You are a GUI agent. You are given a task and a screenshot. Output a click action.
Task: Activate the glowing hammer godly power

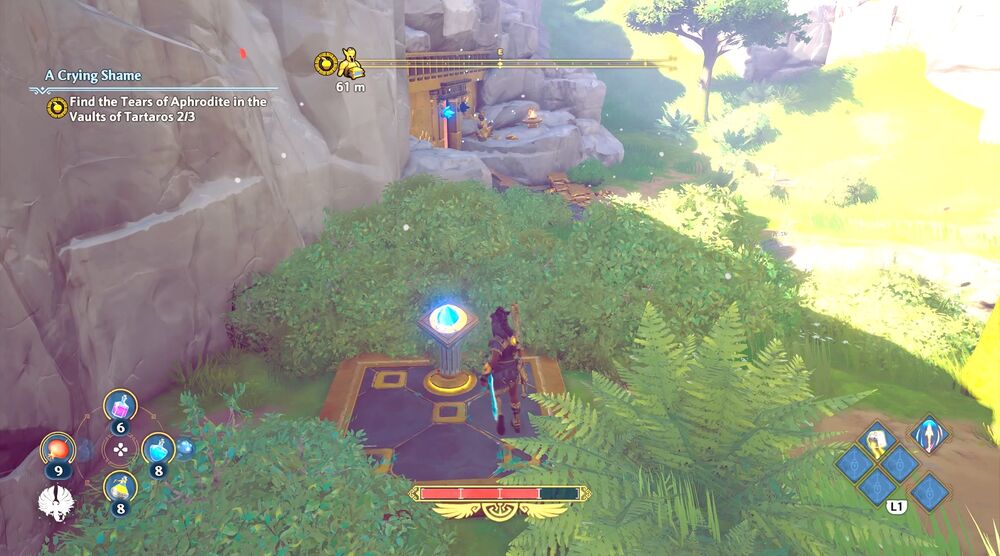877,439
